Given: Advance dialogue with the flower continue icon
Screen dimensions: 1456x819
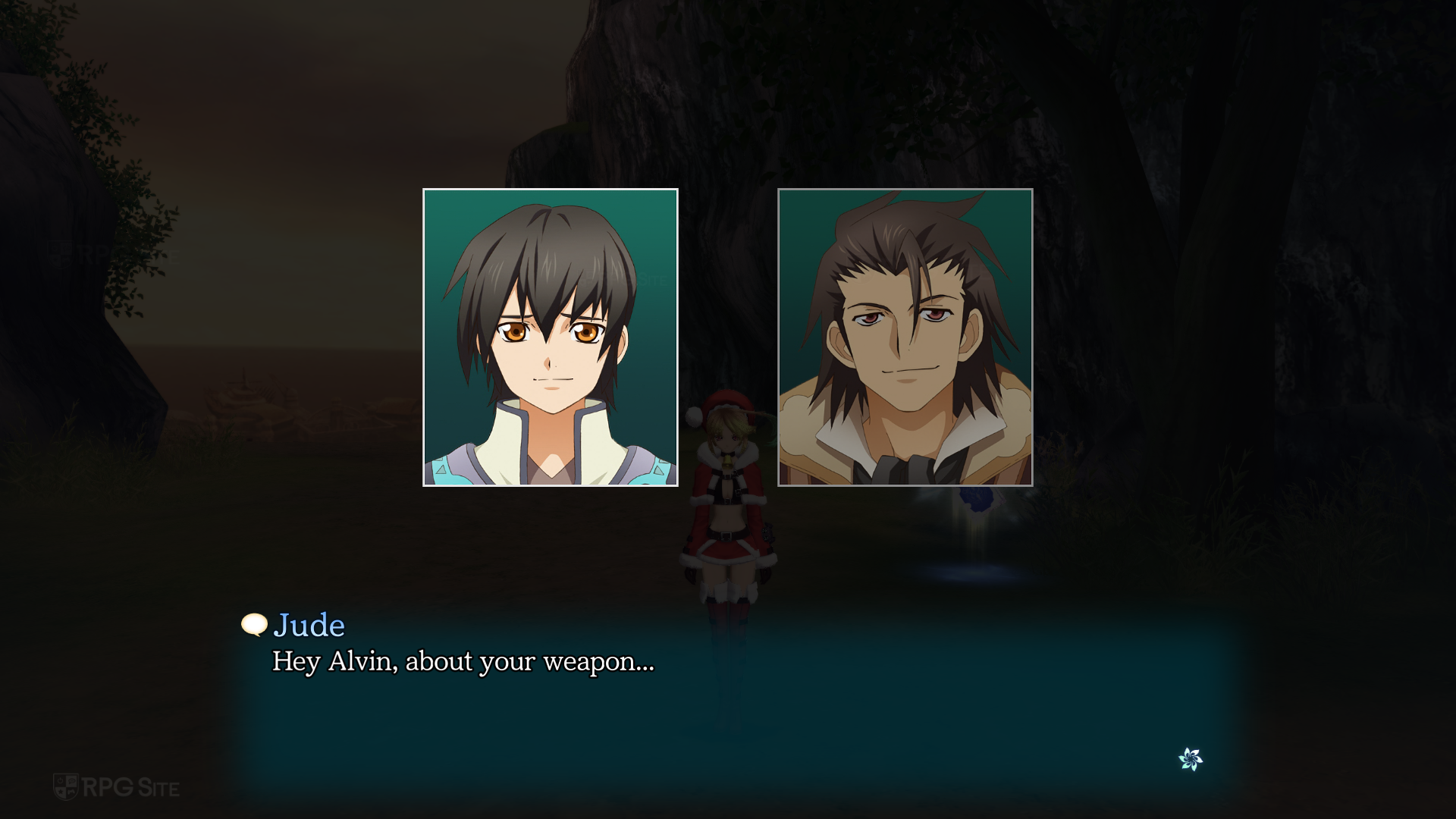Looking at the screenshot, I should click(1191, 758).
